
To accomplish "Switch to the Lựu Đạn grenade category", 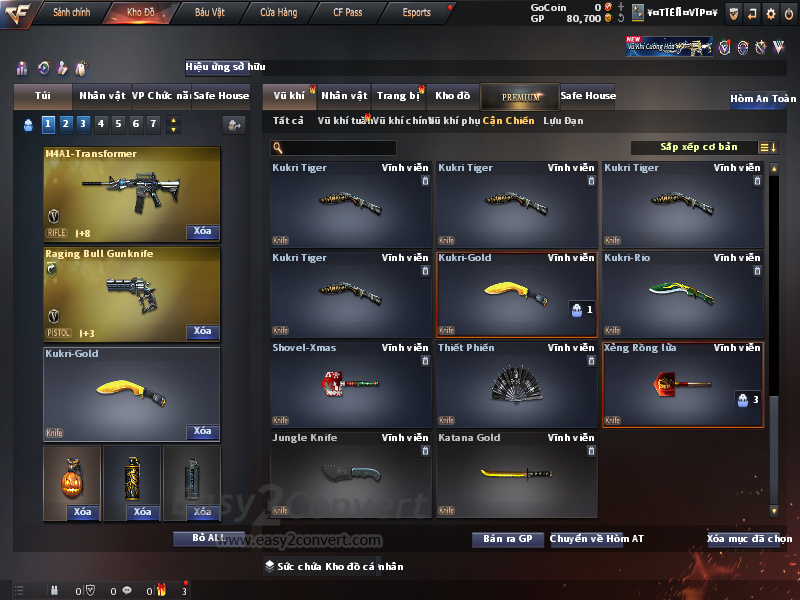I will click(x=563, y=121).
